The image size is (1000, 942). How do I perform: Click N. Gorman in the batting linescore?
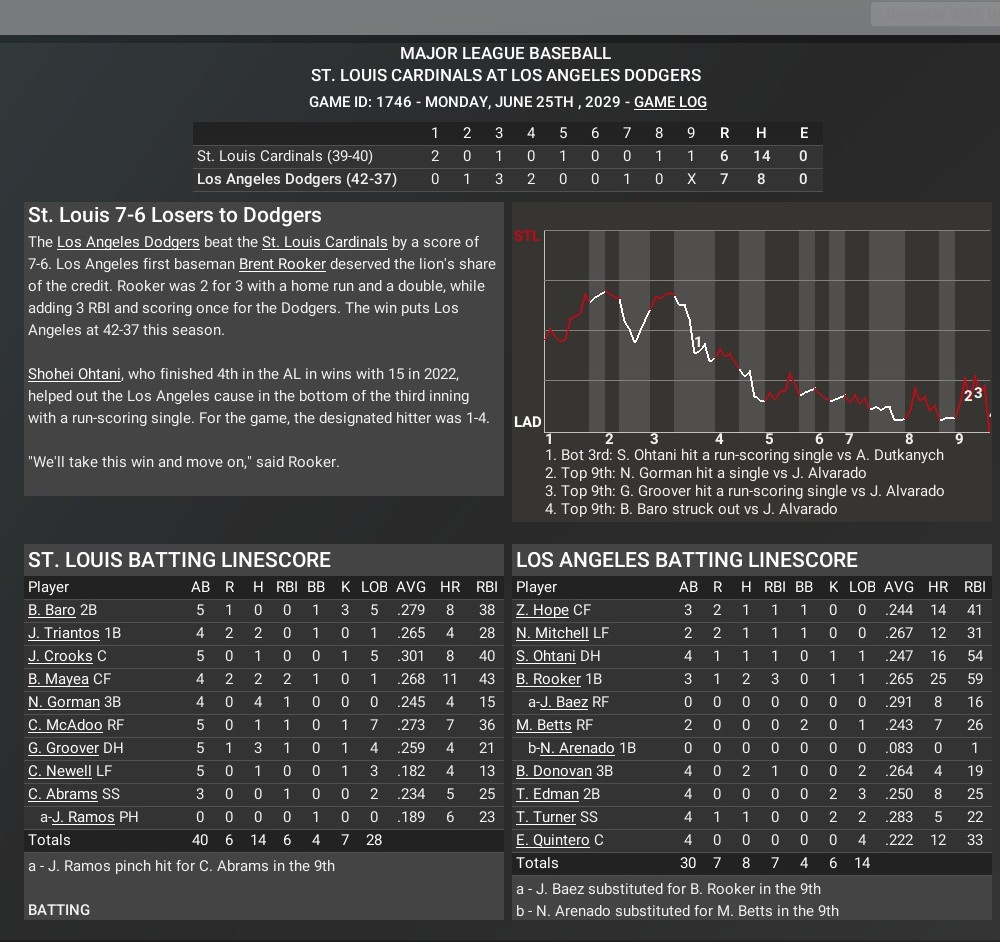coord(64,702)
